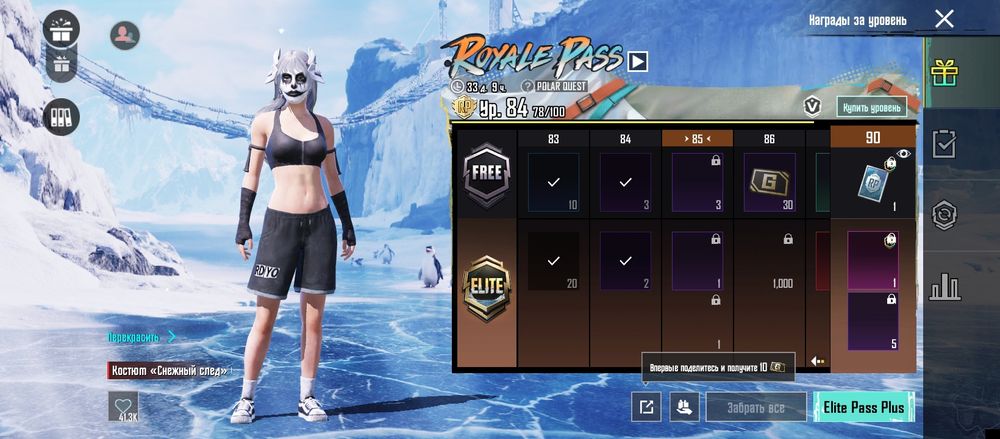
Task: Open the binder folders icon
Action: (x=63, y=117)
